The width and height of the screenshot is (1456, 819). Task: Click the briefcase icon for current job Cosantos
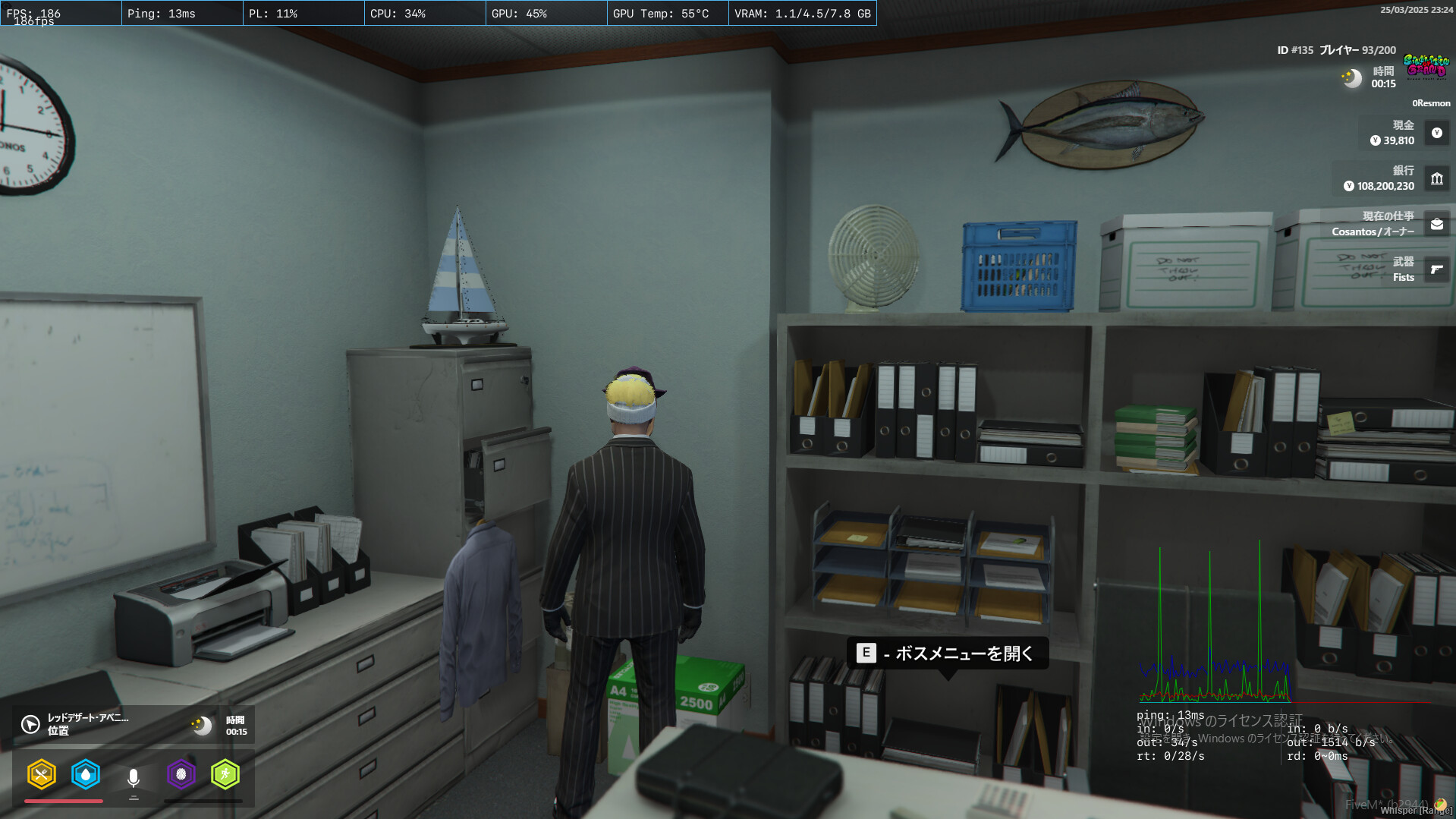pos(1436,224)
